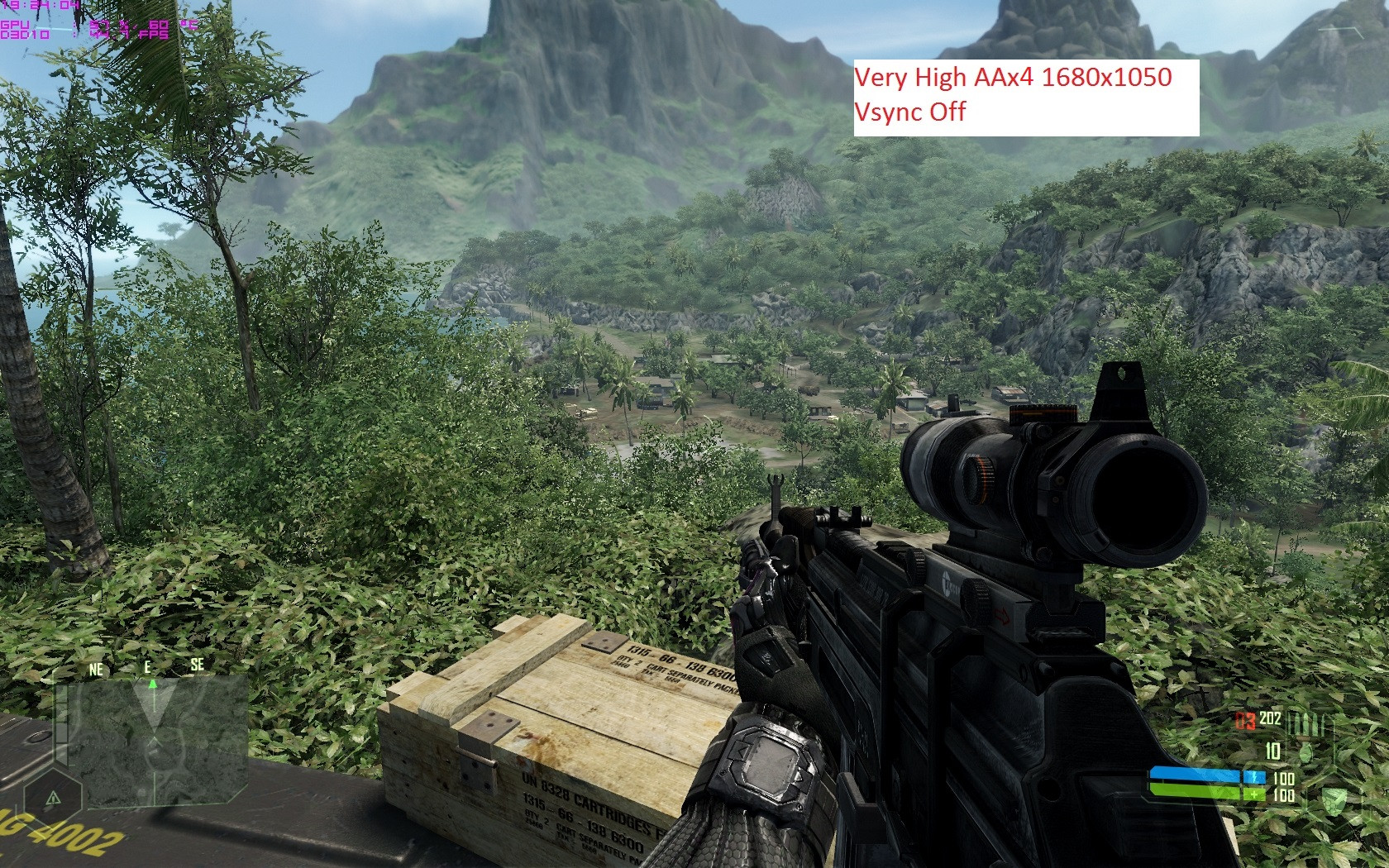Click the green objective arrow on the minimap
The width and height of the screenshot is (1389, 868).
[x=152, y=684]
